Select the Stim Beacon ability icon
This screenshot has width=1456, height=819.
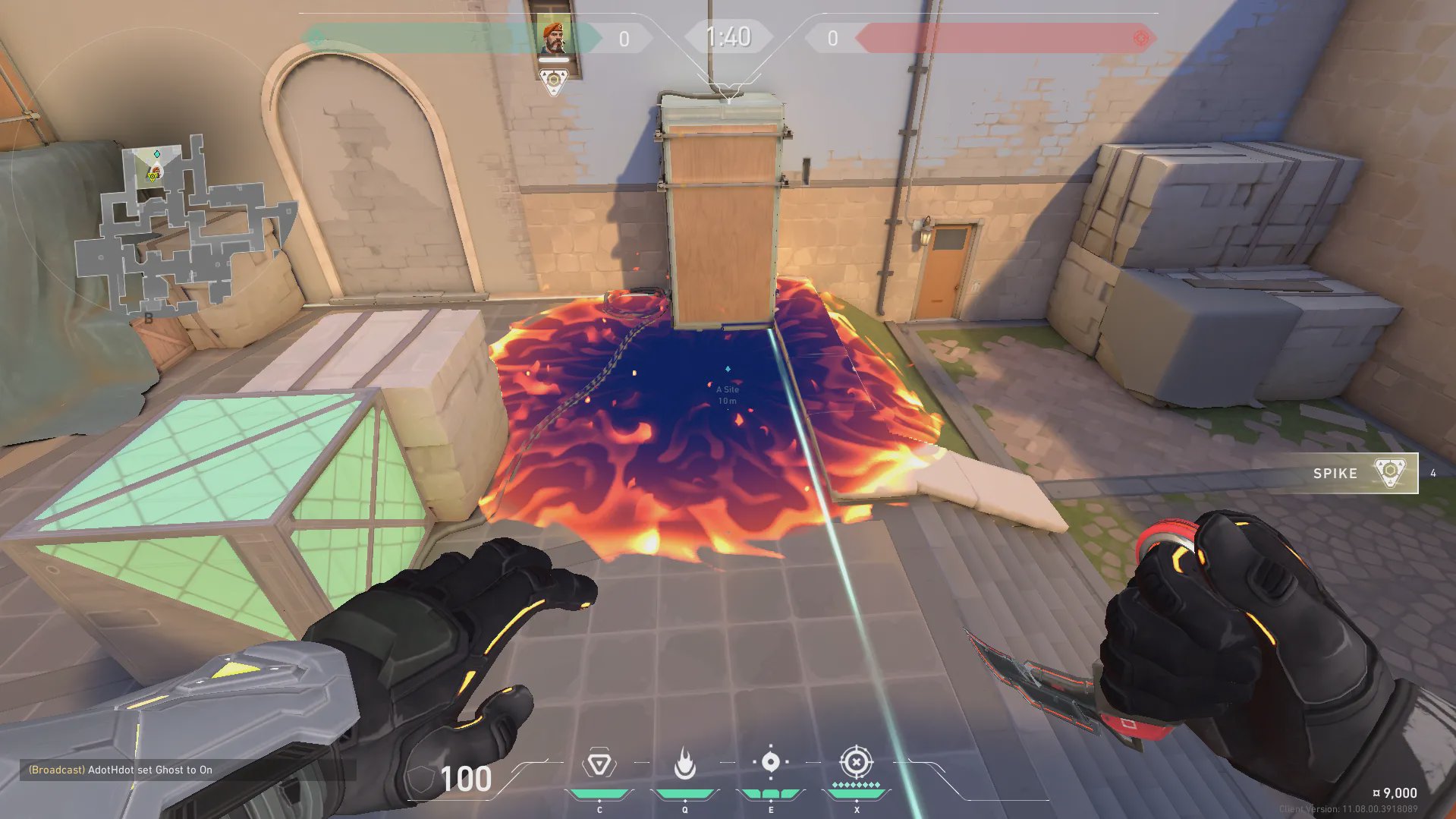[x=599, y=764]
